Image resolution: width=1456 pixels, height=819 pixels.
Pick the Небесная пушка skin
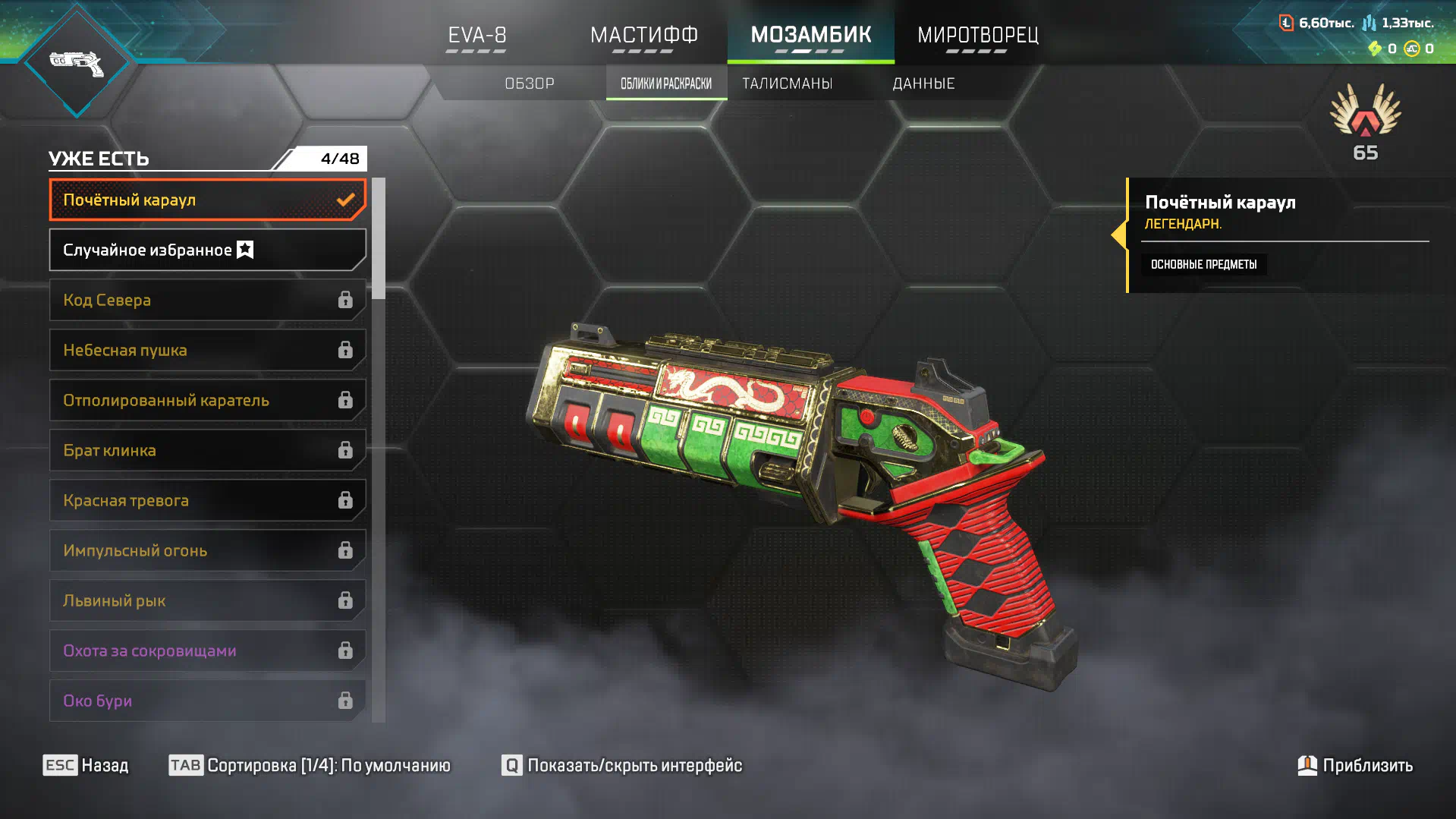[207, 350]
